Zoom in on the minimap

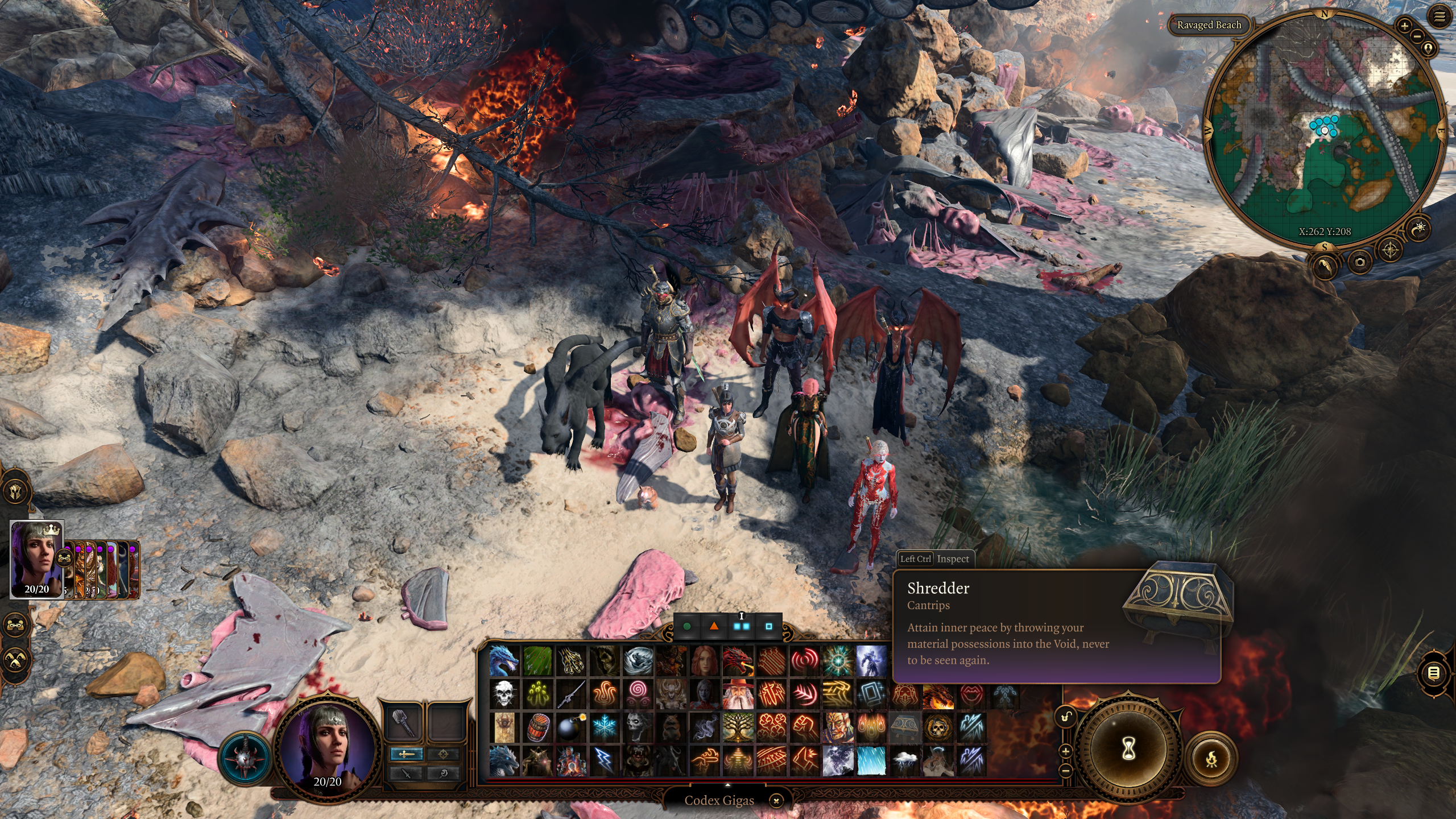click(1404, 26)
